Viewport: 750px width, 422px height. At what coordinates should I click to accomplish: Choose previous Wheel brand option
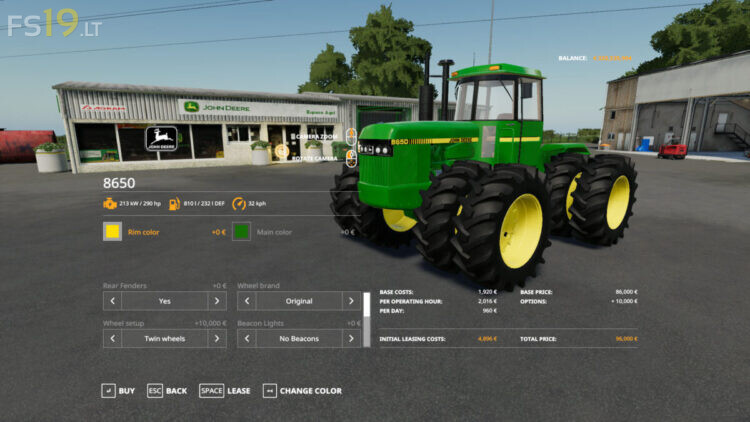[246, 301]
